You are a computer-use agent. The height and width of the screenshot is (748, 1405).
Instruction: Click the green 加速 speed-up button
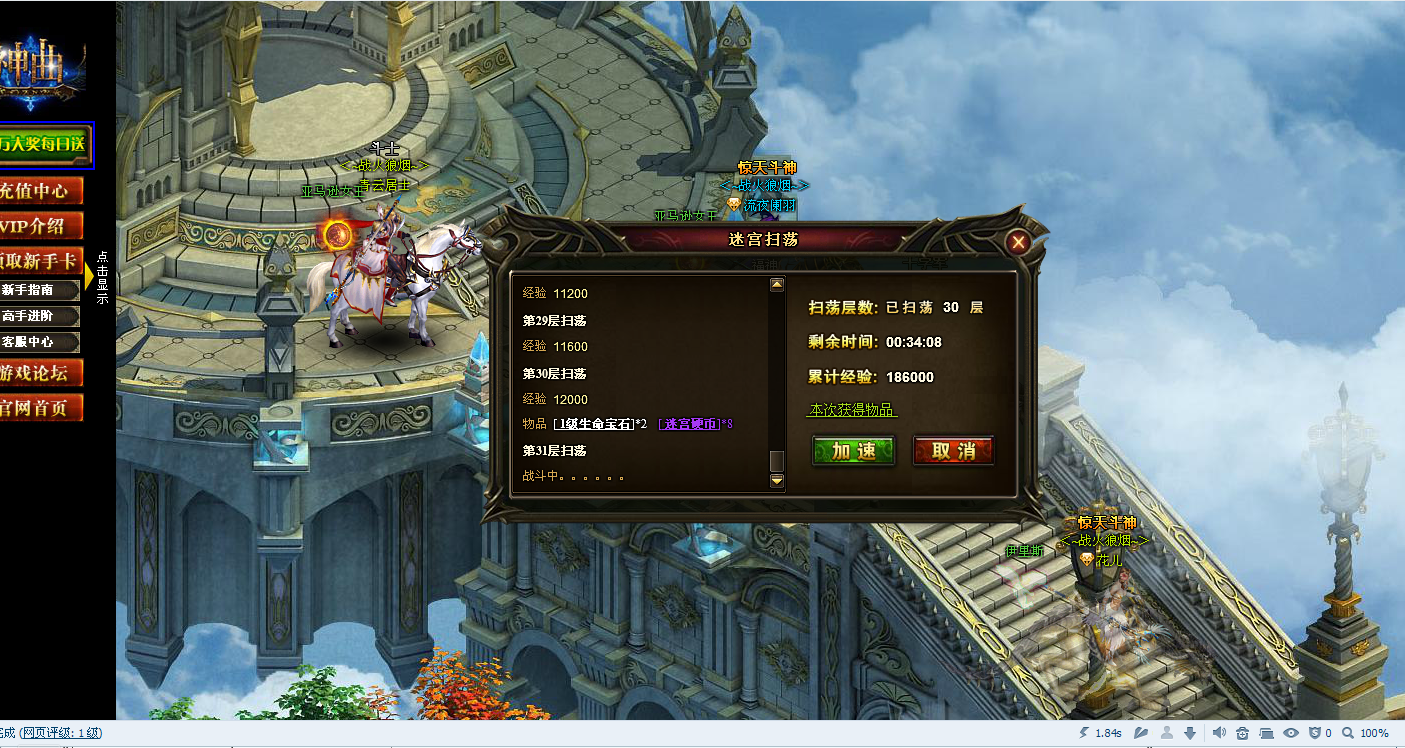853,451
